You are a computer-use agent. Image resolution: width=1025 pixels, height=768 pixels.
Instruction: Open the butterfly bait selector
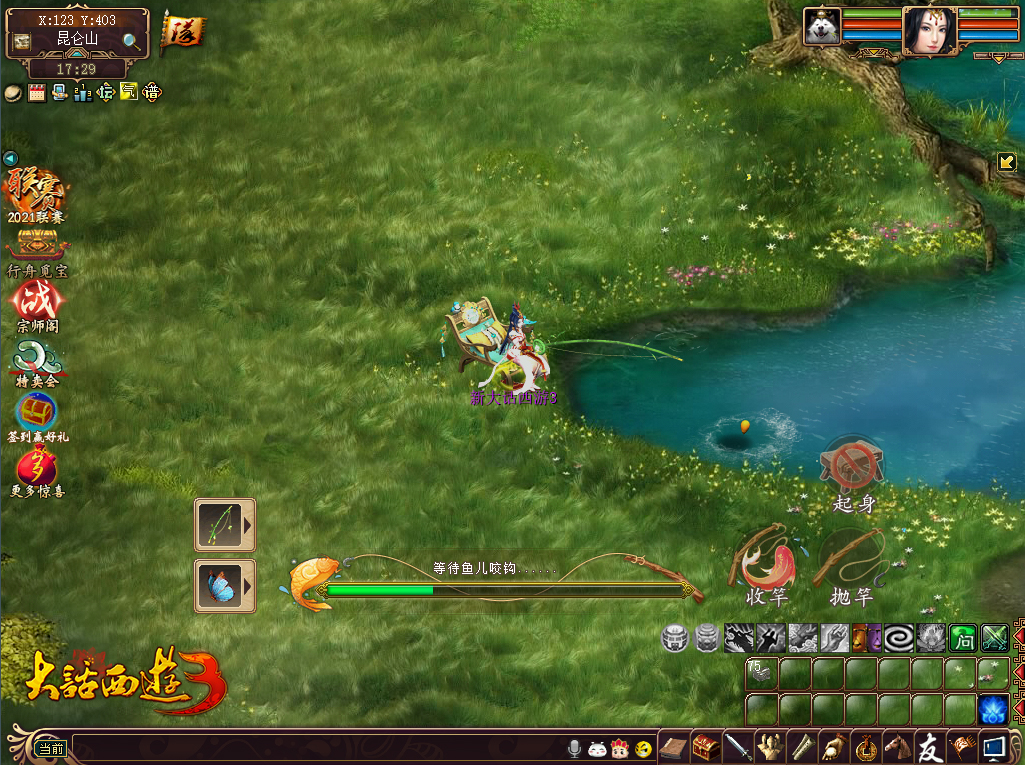coord(225,585)
